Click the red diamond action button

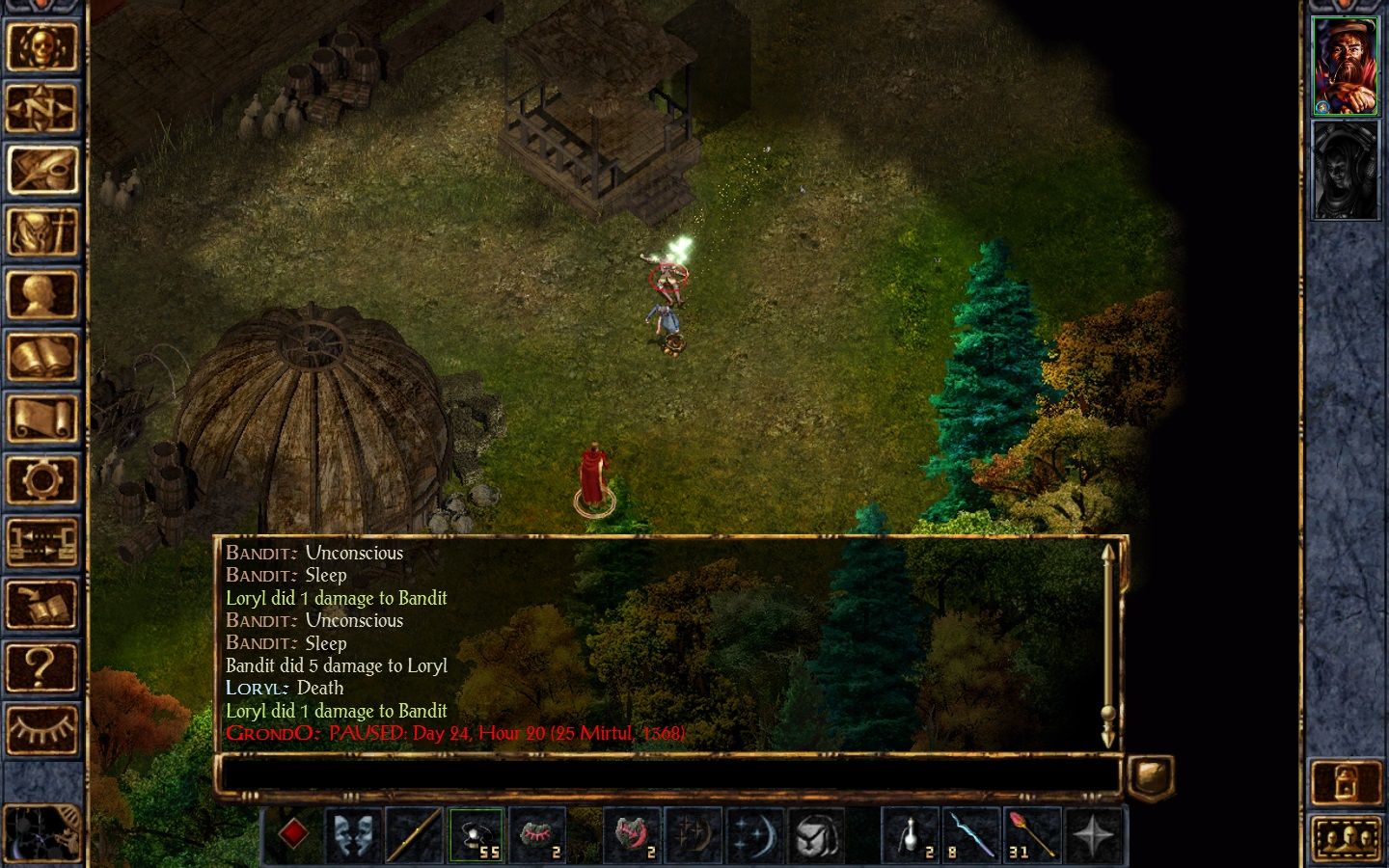tap(294, 834)
